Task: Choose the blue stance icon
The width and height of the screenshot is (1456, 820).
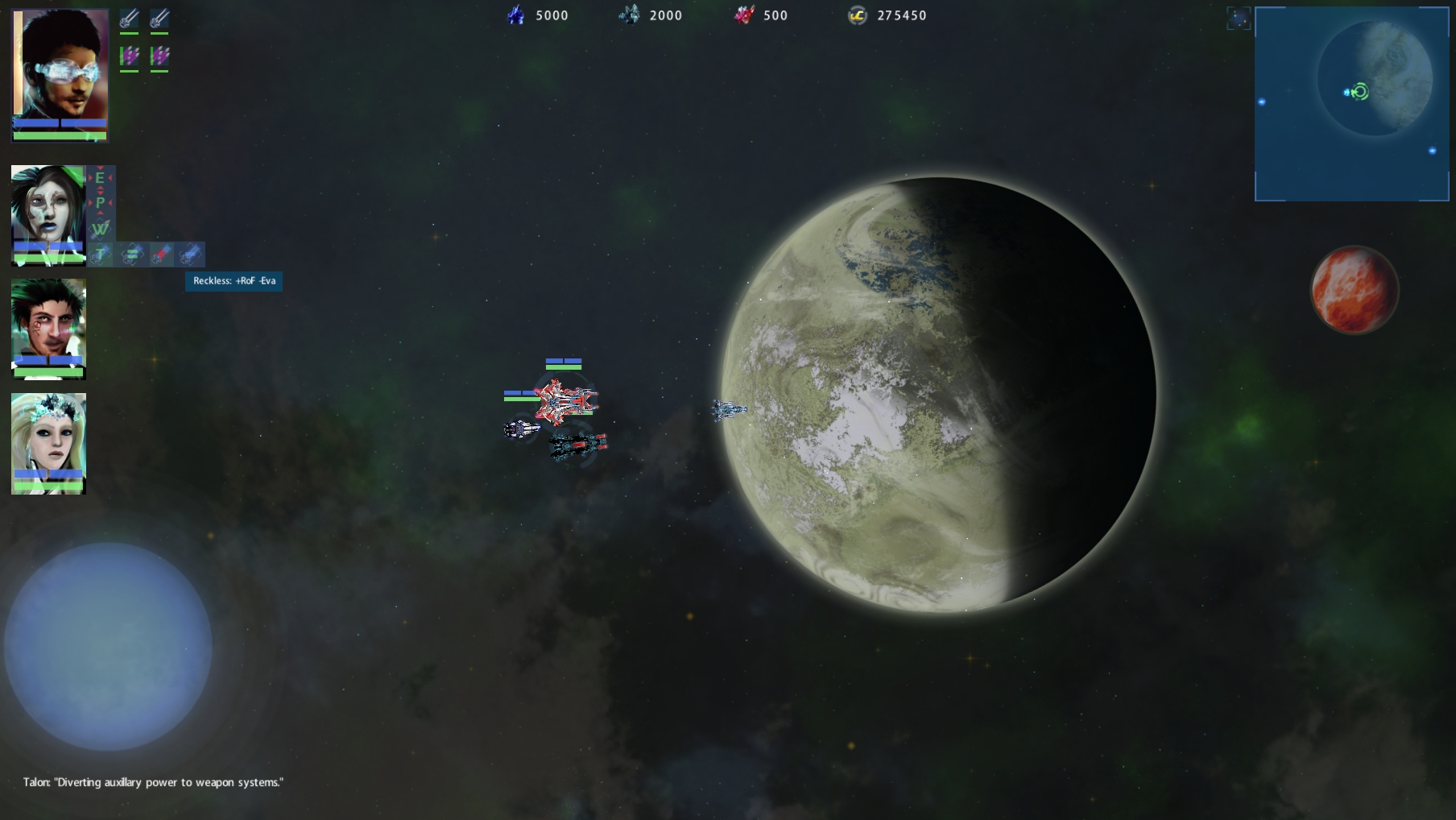Action: (190, 255)
